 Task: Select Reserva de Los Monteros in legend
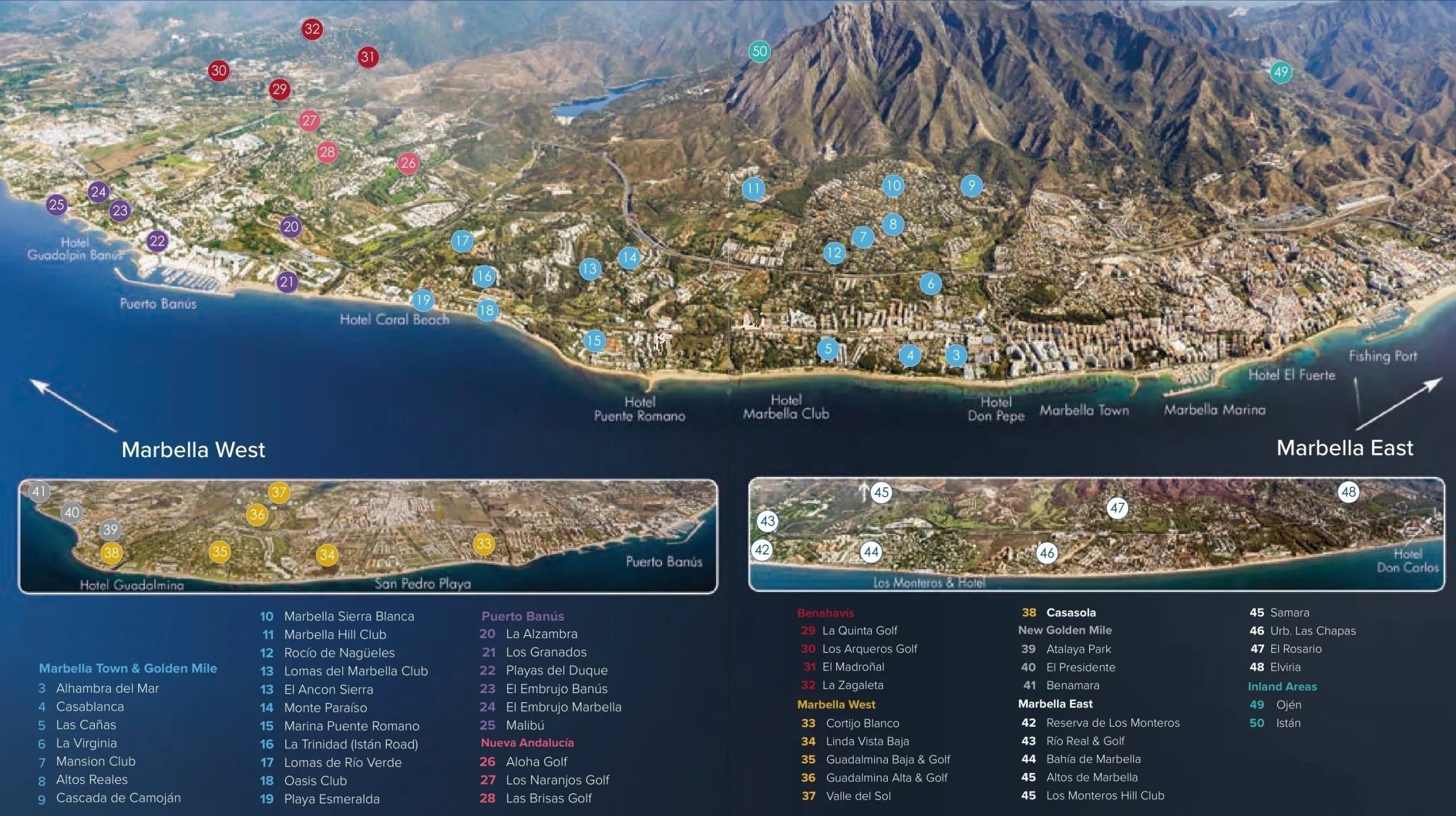click(1112, 723)
